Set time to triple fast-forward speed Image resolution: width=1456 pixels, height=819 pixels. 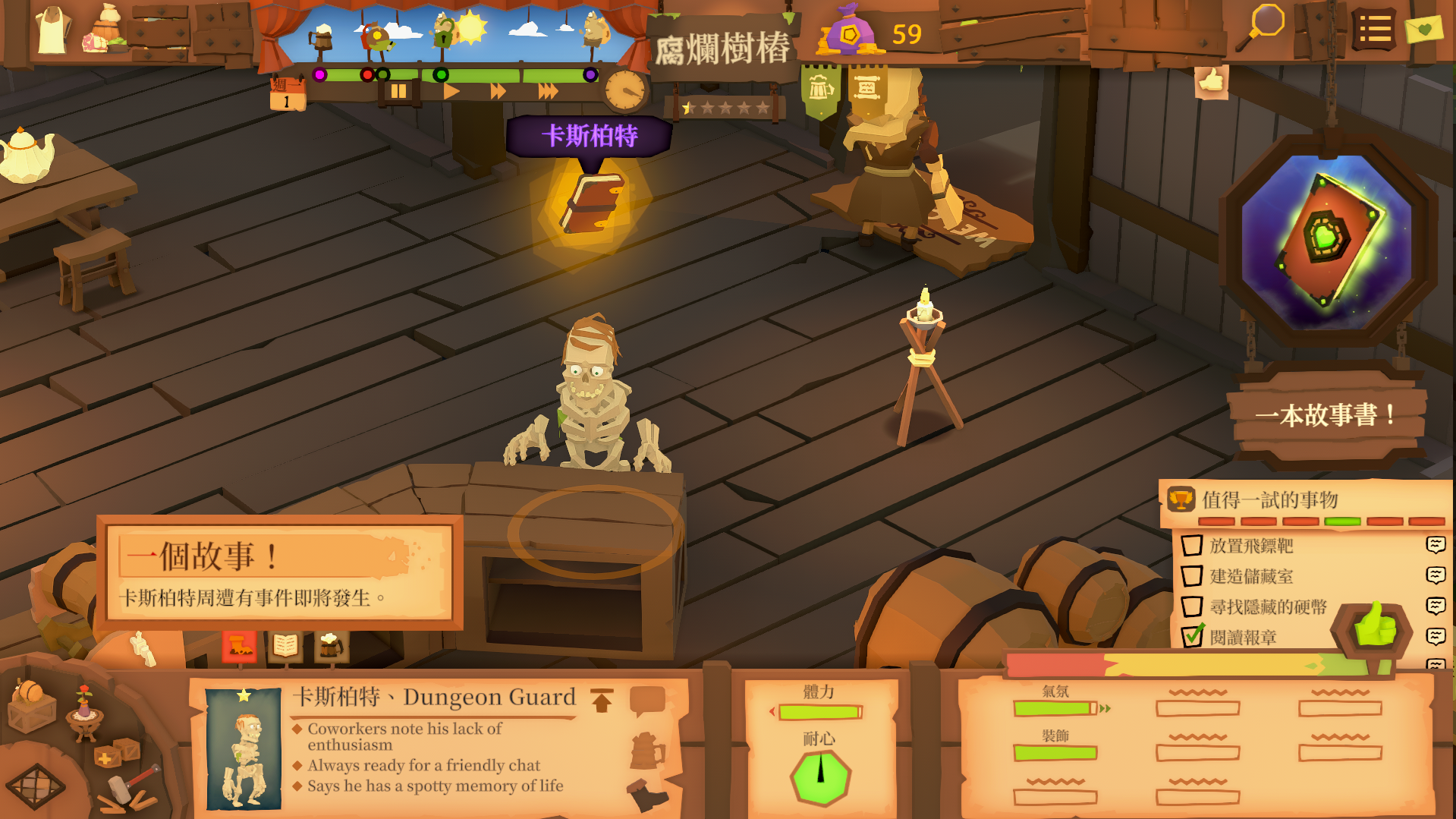[x=548, y=92]
